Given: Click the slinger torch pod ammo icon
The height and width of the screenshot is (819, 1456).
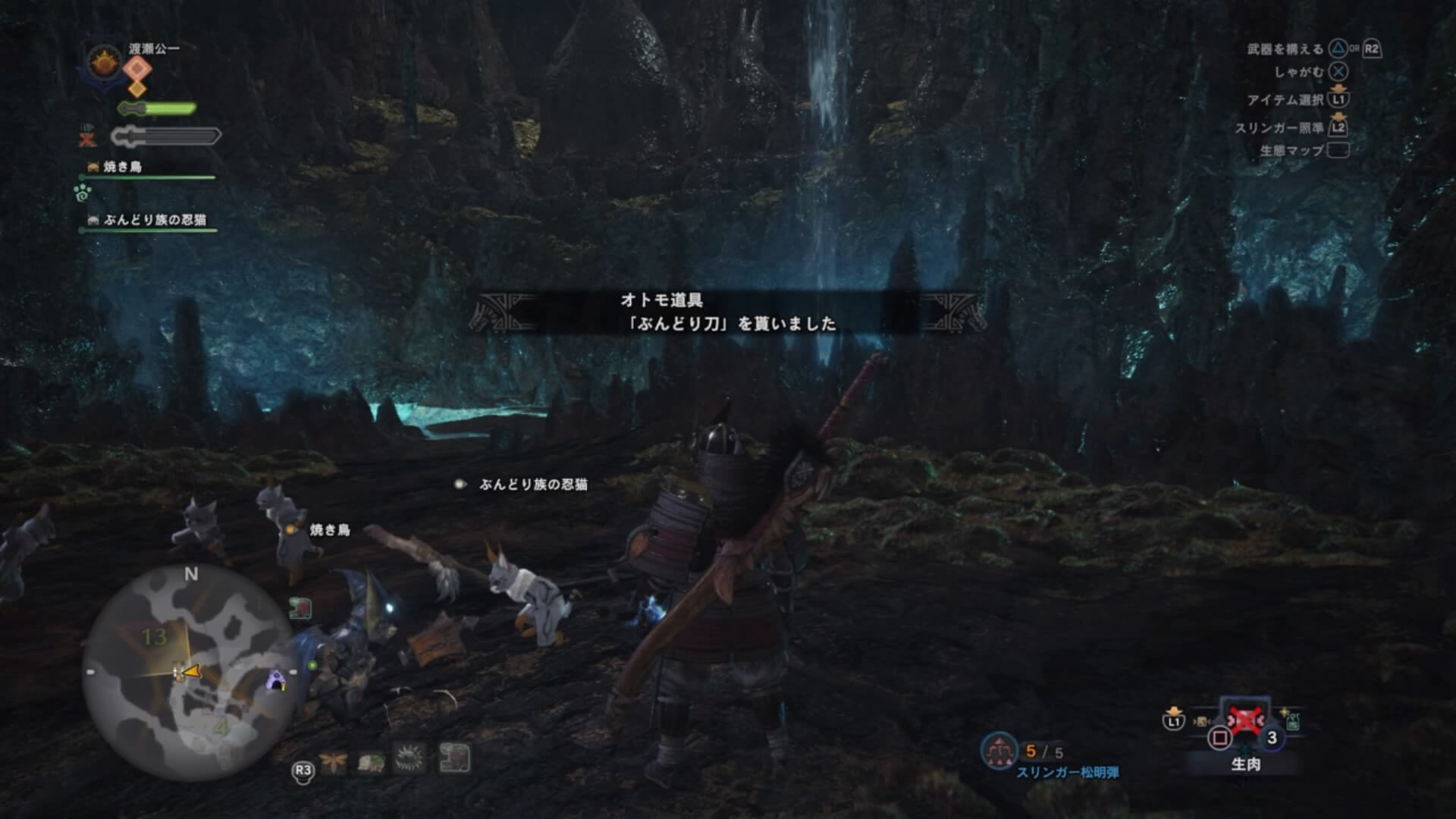Looking at the screenshot, I should pos(999,751).
